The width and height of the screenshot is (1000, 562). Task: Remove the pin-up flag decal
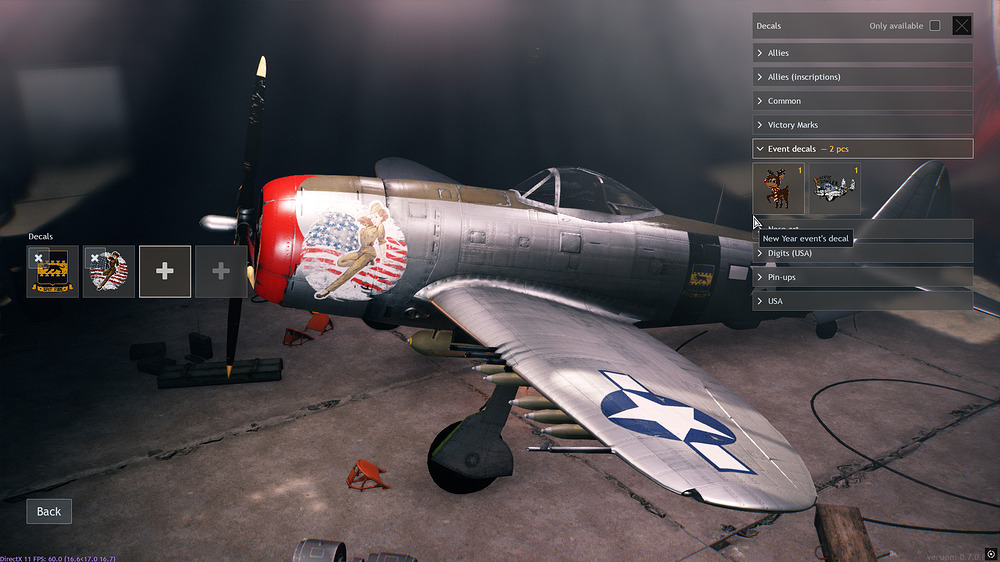click(x=95, y=258)
